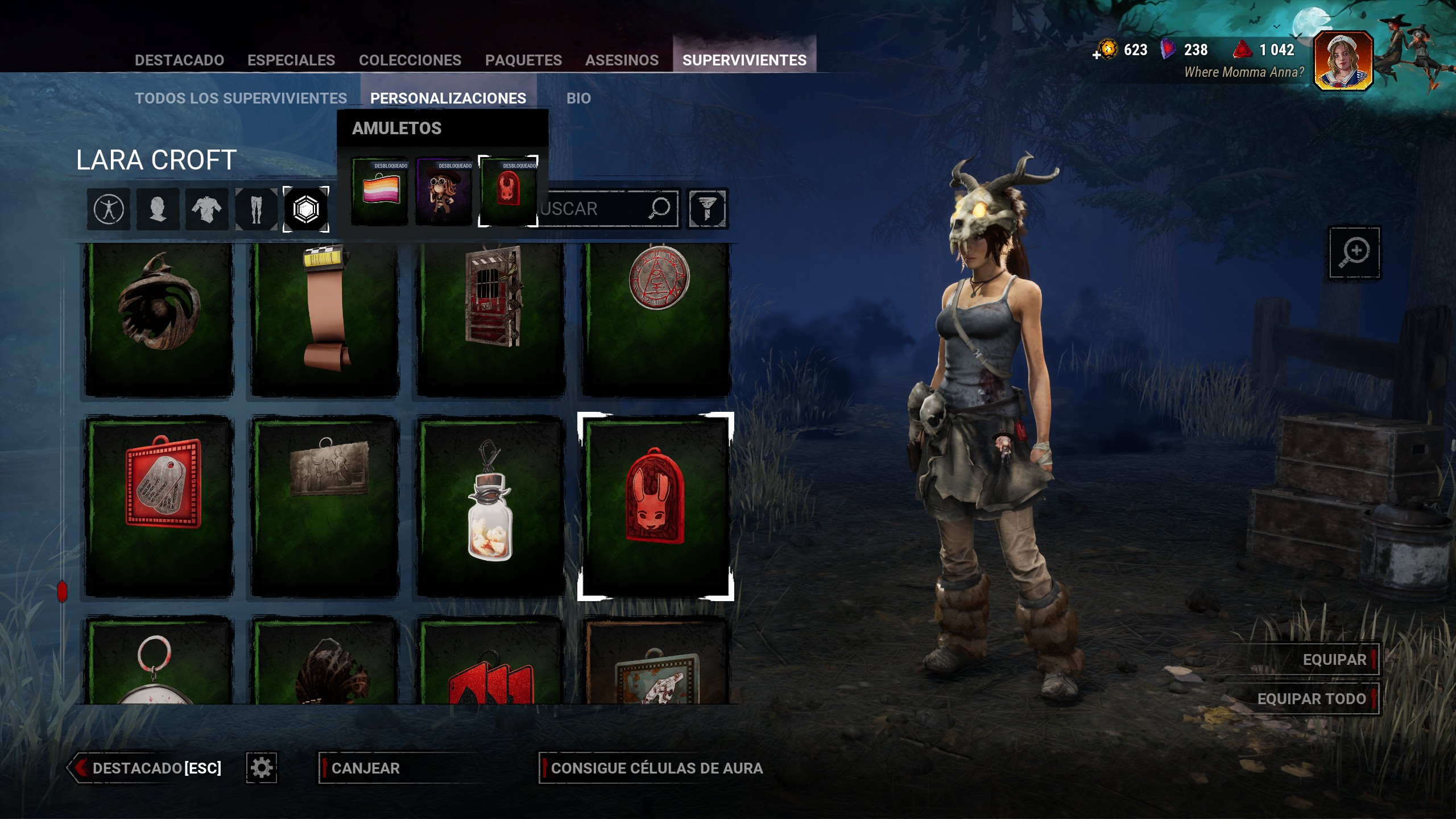The width and height of the screenshot is (1456, 819).
Task: Click the pride flag charm slot
Action: tap(380, 191)
